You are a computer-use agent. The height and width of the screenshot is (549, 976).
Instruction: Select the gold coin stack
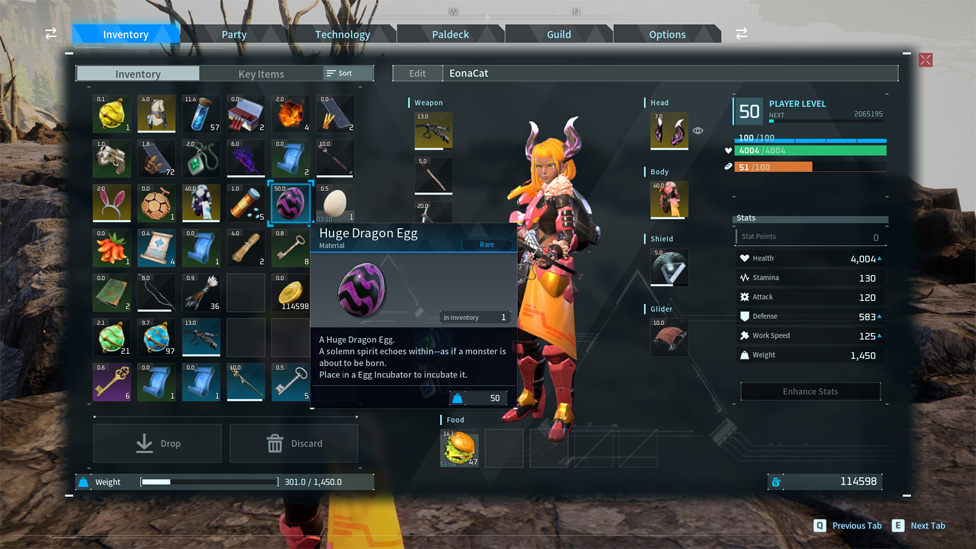click(x=290, y=293)
